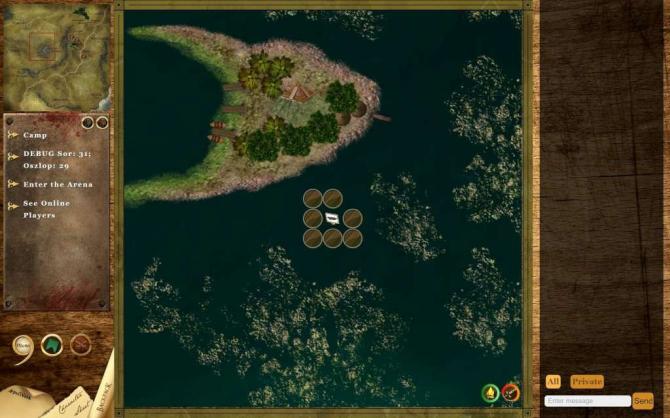Open the Camp menu entry
This screenshot has height=418, width=670.
tap(35, 134)
